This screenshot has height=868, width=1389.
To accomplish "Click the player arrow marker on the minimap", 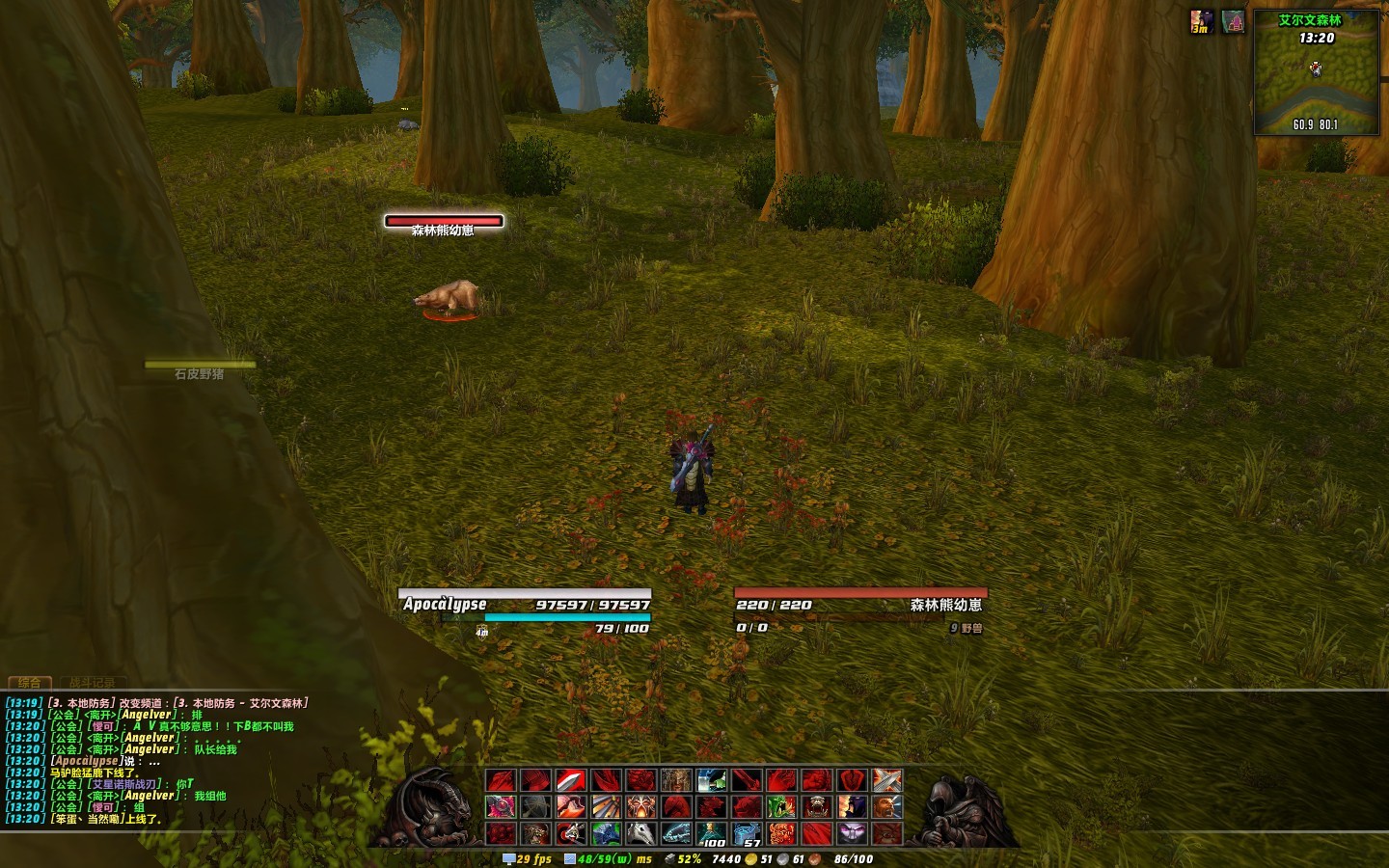I will pos(1314,68).
